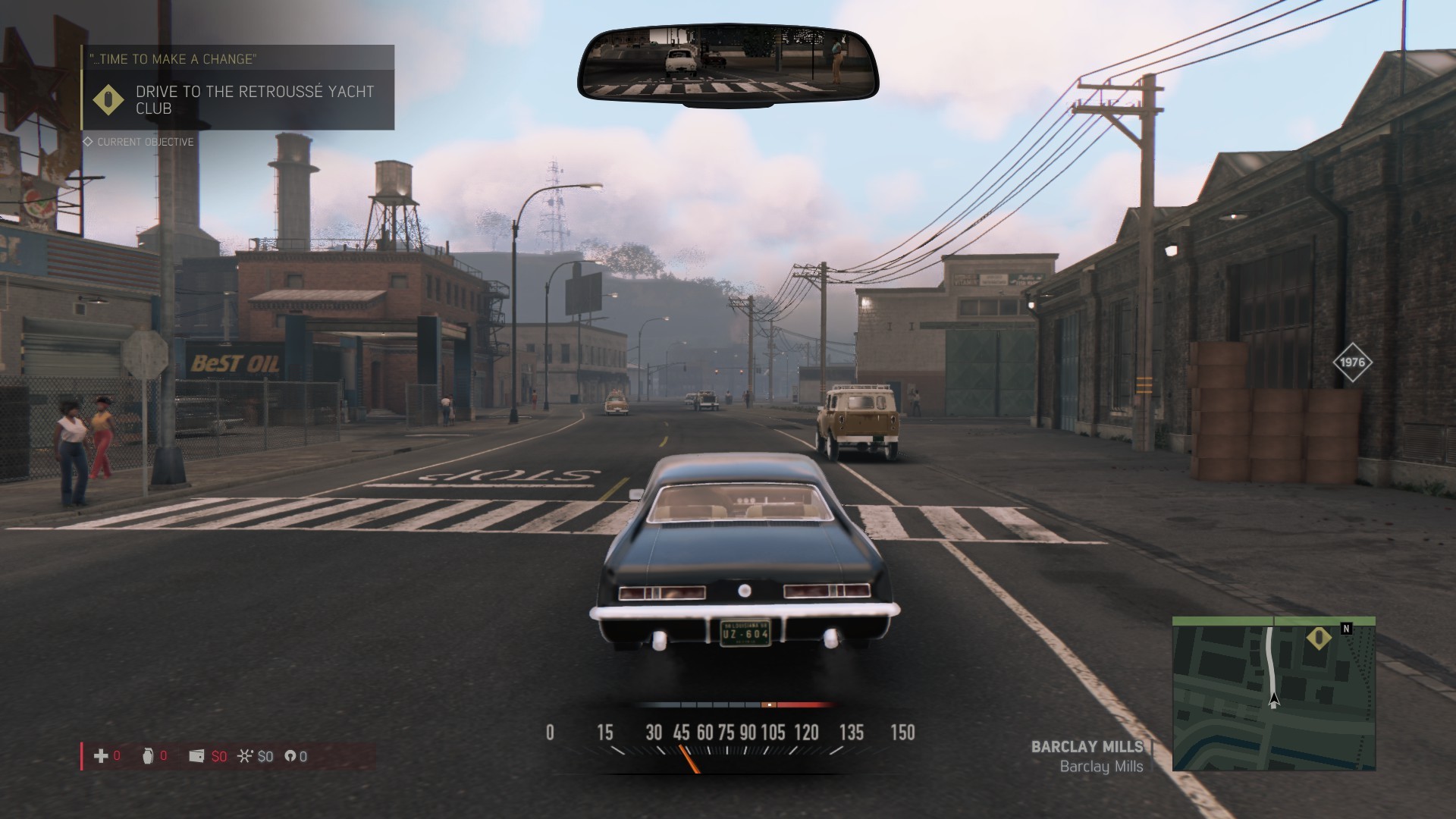This screenshot has width=1456, height=819.
Task: Select the 1976 diamond marker
Action: [x=1352, y=362]
